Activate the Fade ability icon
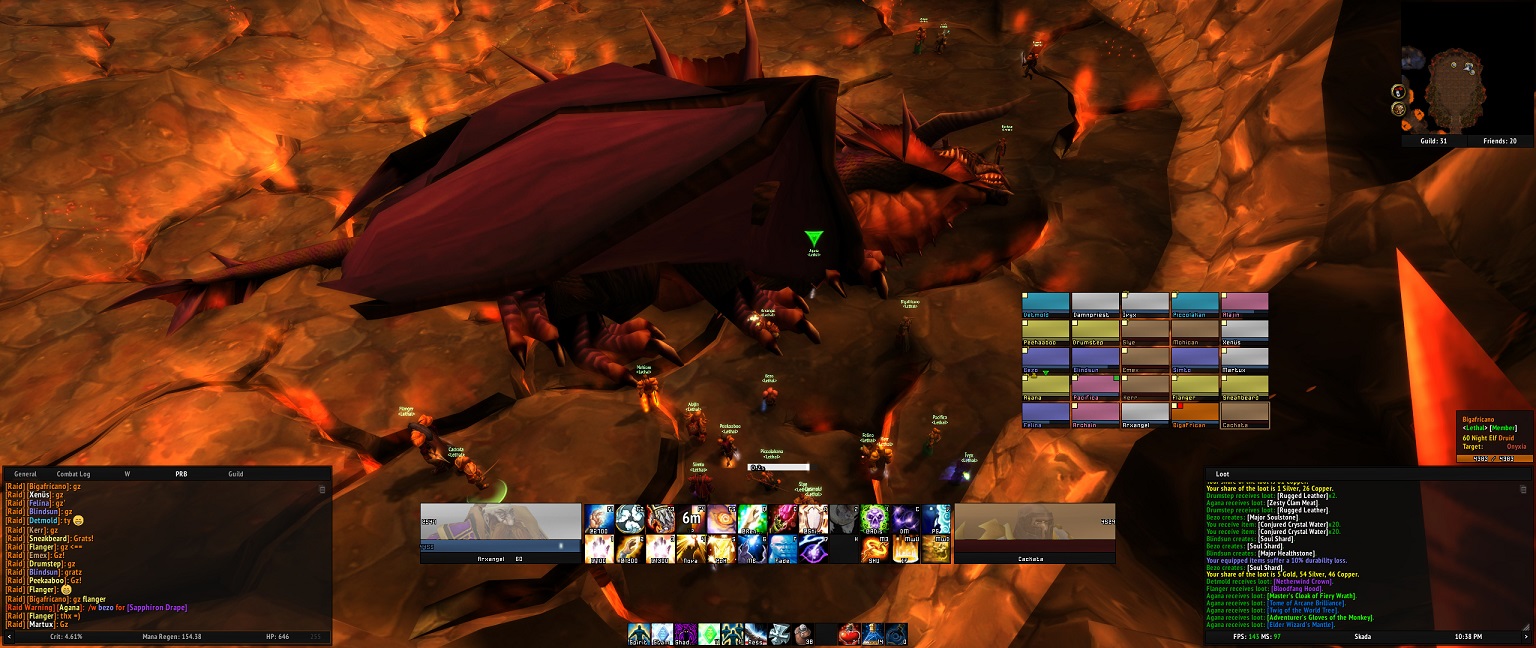Viewport: 1536px width, 648px height. tap(782, 549)
